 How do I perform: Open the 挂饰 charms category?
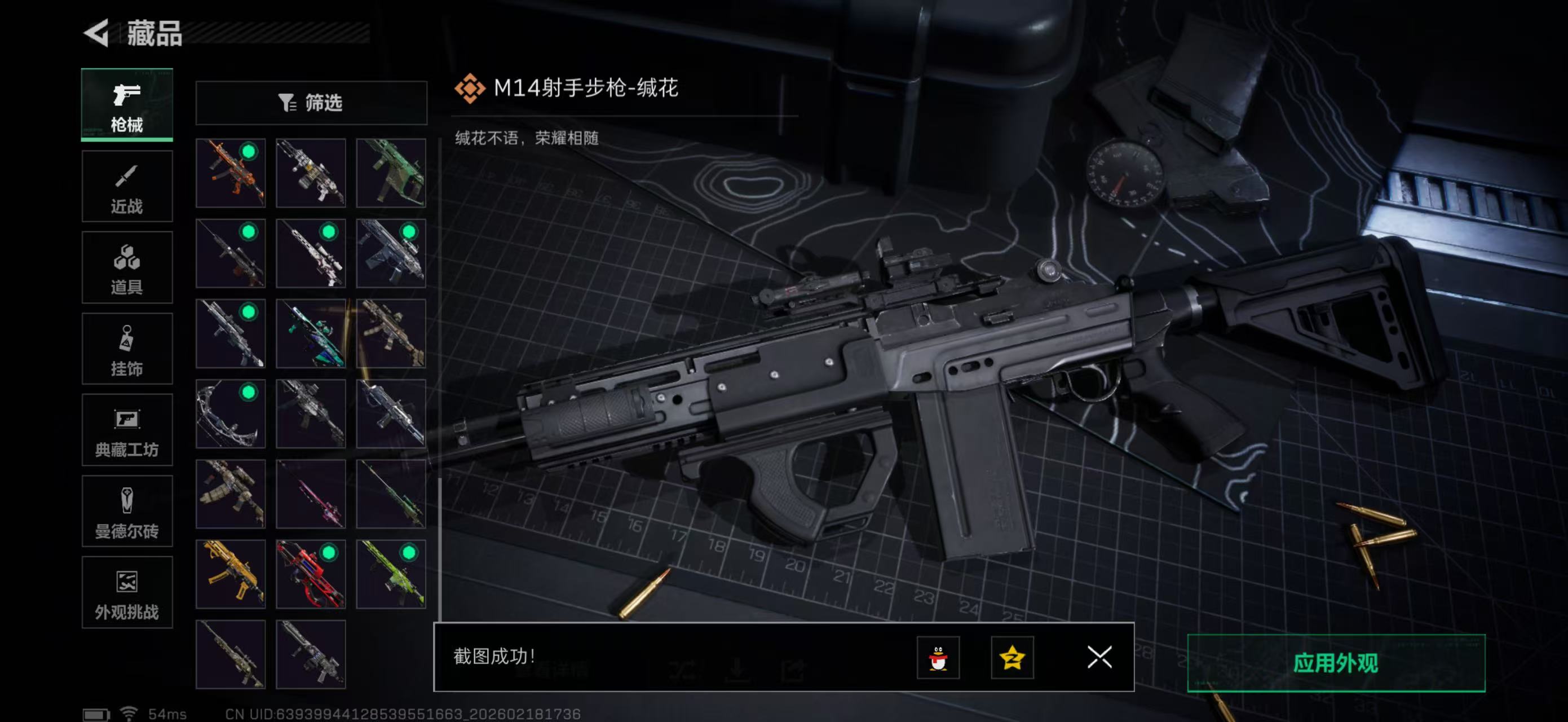coord(127,349)
